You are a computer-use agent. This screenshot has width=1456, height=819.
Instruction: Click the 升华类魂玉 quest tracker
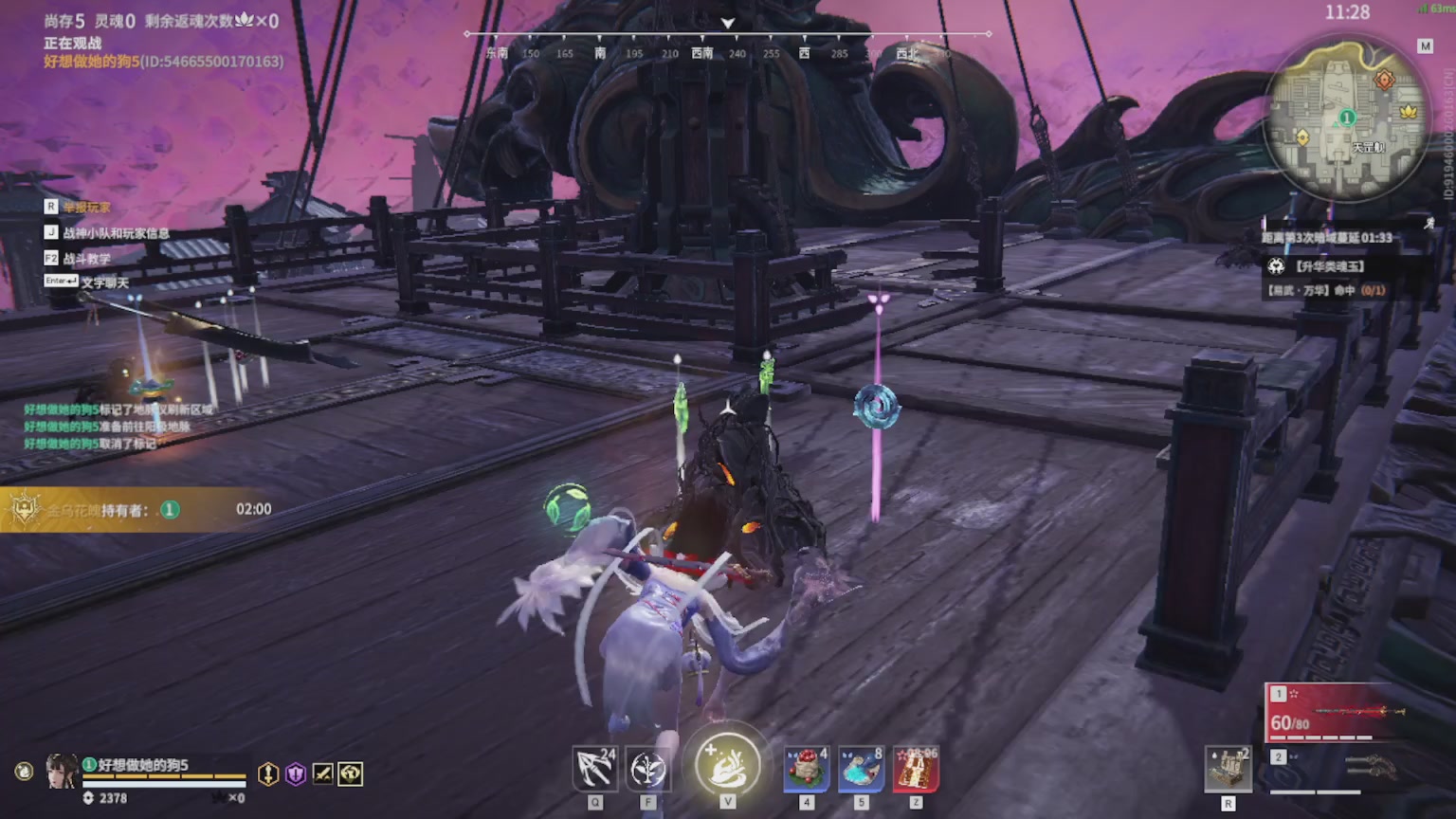coord(1329,266)
